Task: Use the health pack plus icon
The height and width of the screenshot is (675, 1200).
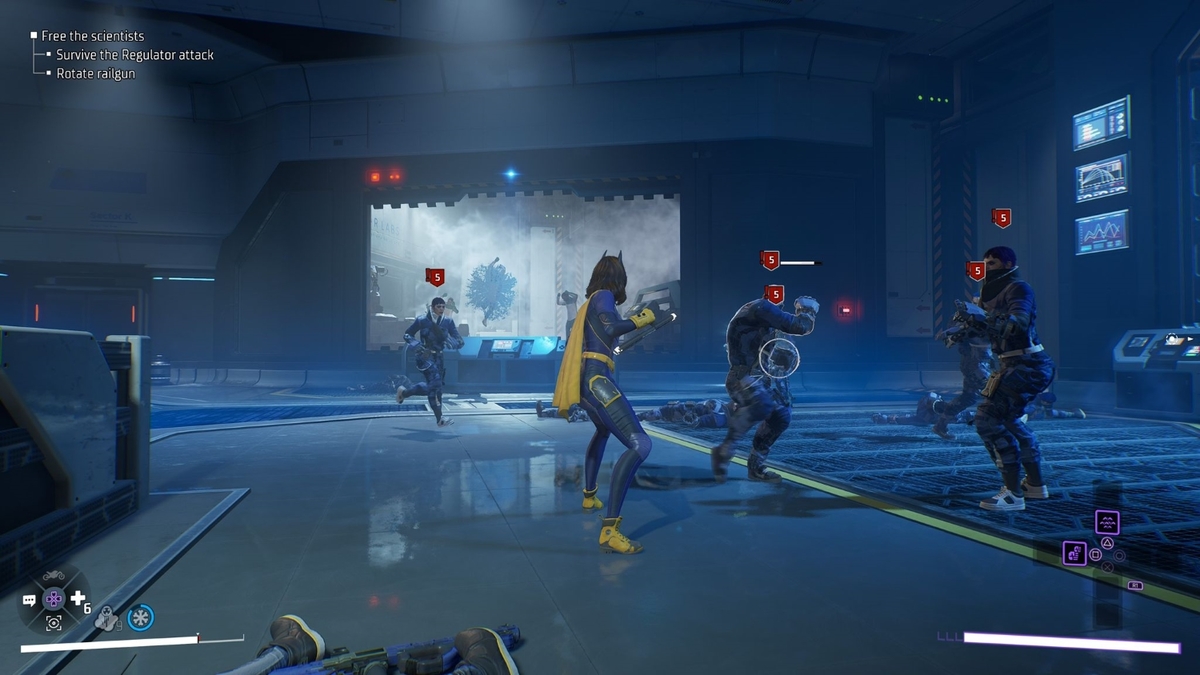Action: pyautogui.click(x=77, y=599)
